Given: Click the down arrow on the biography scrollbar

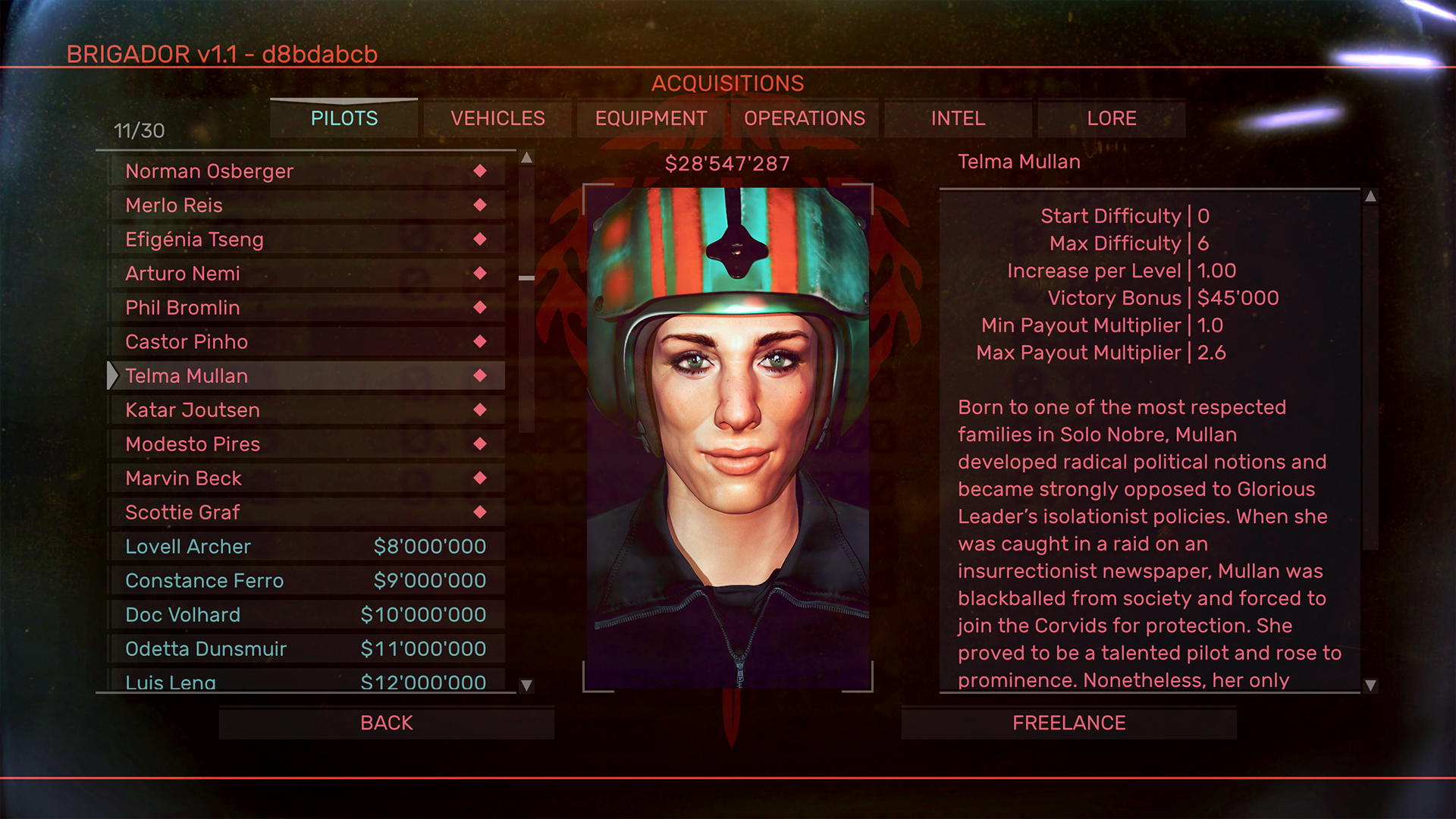Looking at the screenshot, I should coord(1369,682).
